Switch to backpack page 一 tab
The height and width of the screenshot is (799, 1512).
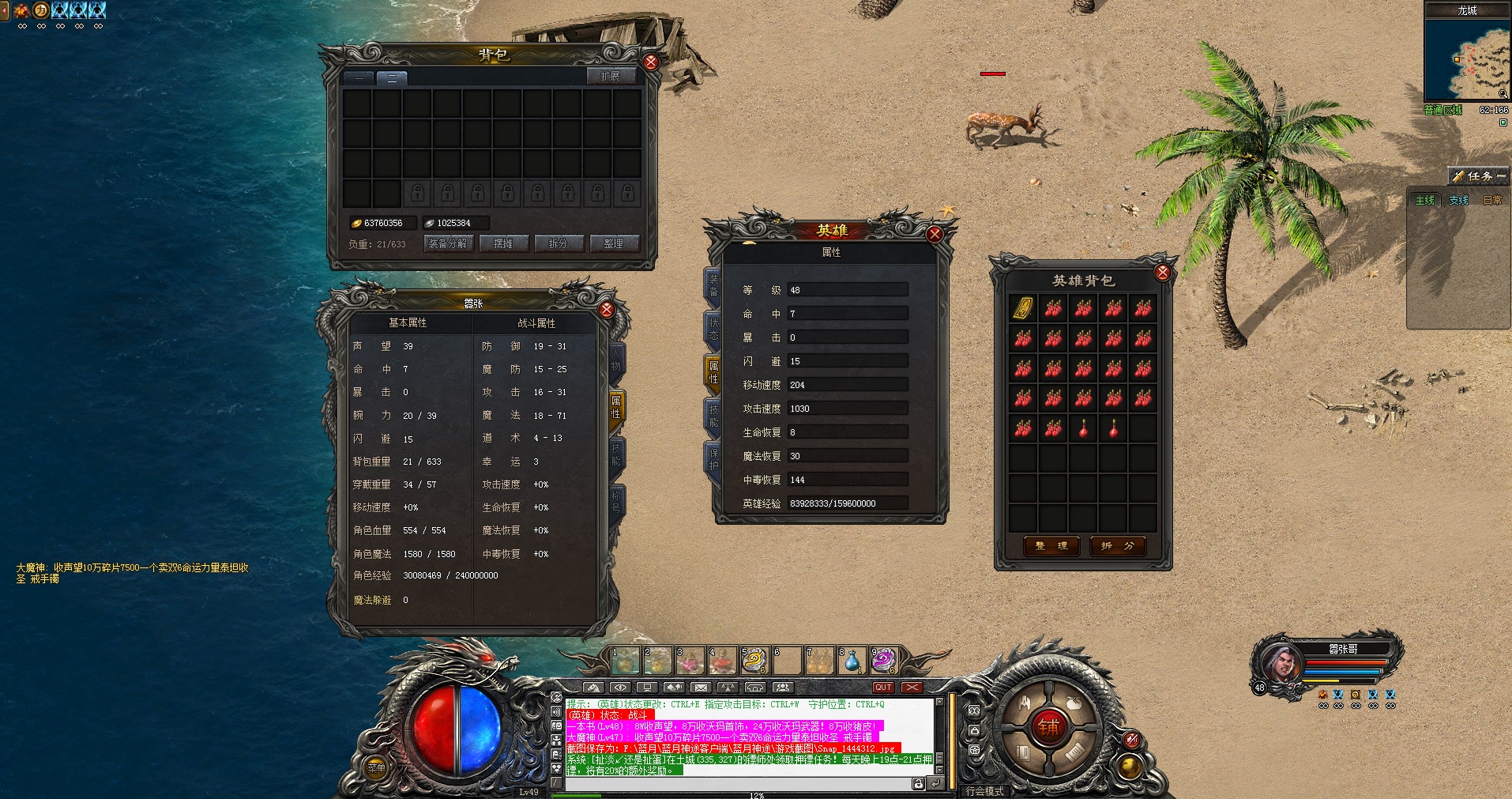(x=359, y=77)
